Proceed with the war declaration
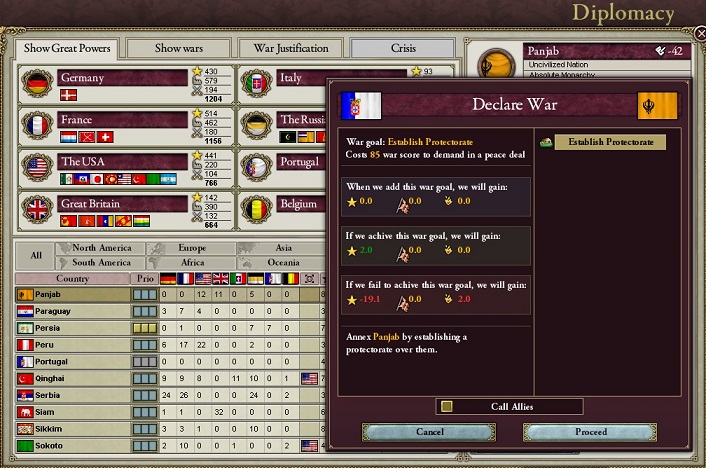The image size is (706, 468). pyautogui.click(x=591, y=432)
